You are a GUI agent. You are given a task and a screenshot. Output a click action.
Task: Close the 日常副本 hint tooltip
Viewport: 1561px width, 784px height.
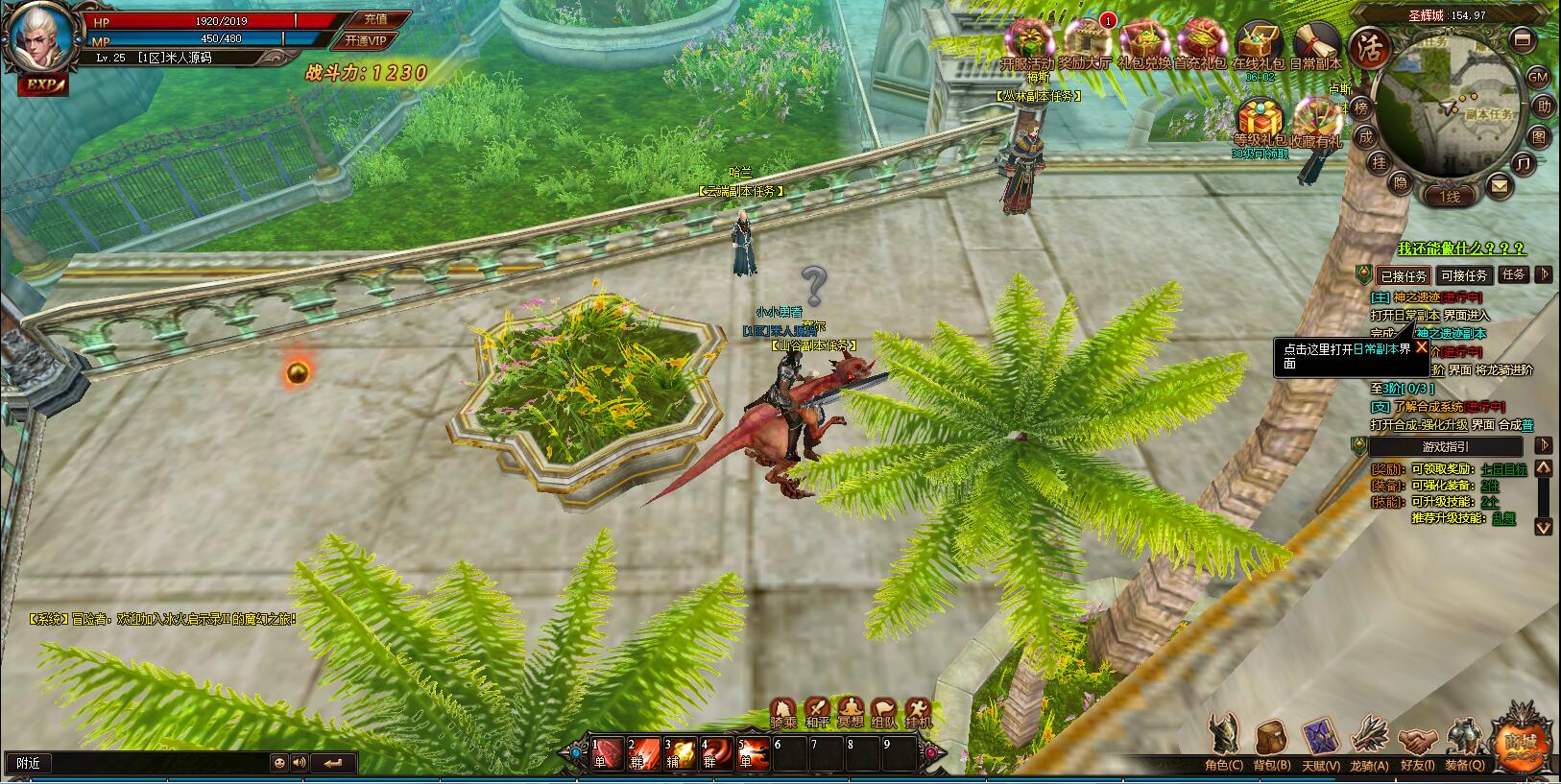1422,347
